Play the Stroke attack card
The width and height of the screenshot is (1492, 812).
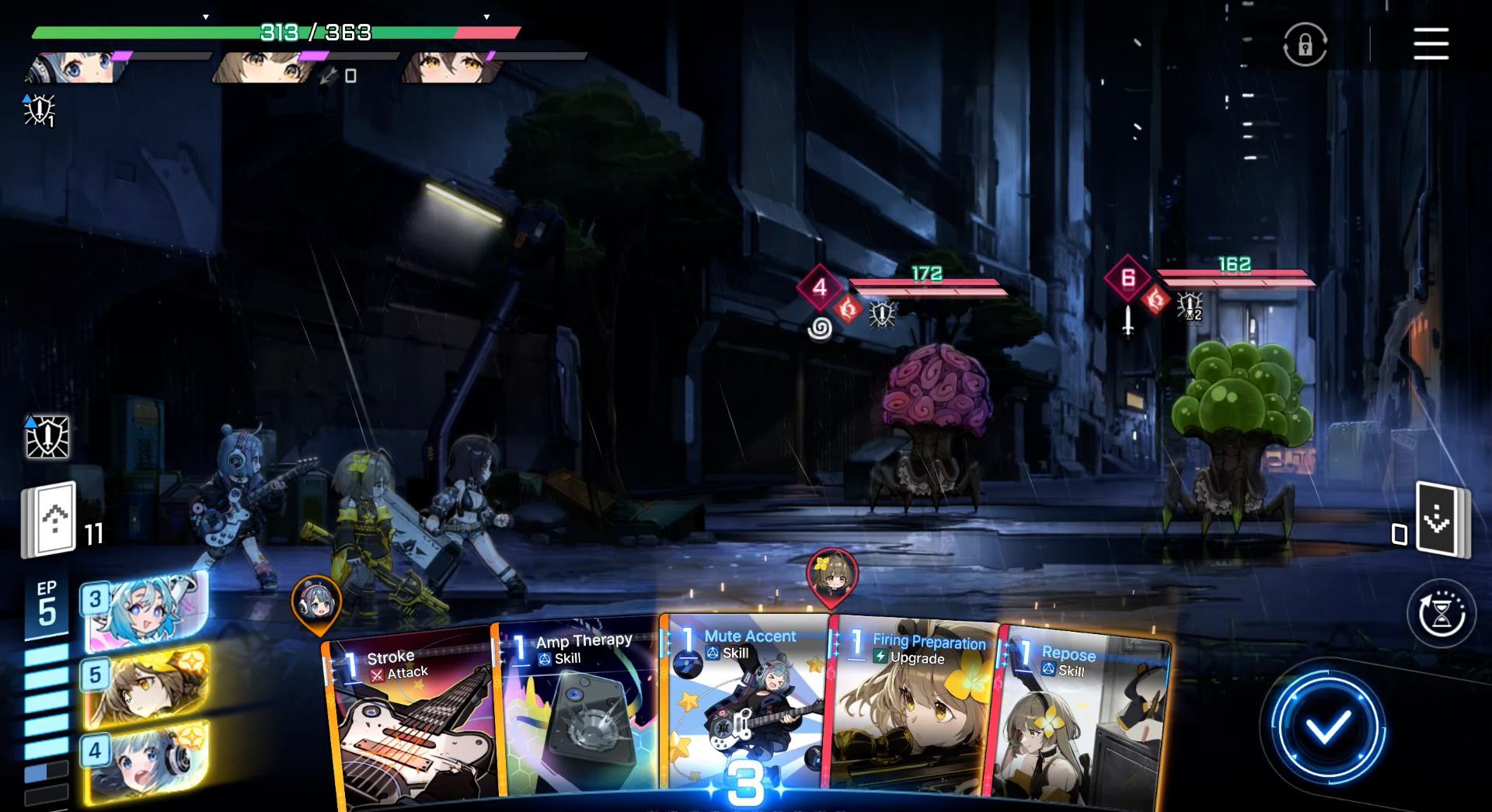[412, 723]
